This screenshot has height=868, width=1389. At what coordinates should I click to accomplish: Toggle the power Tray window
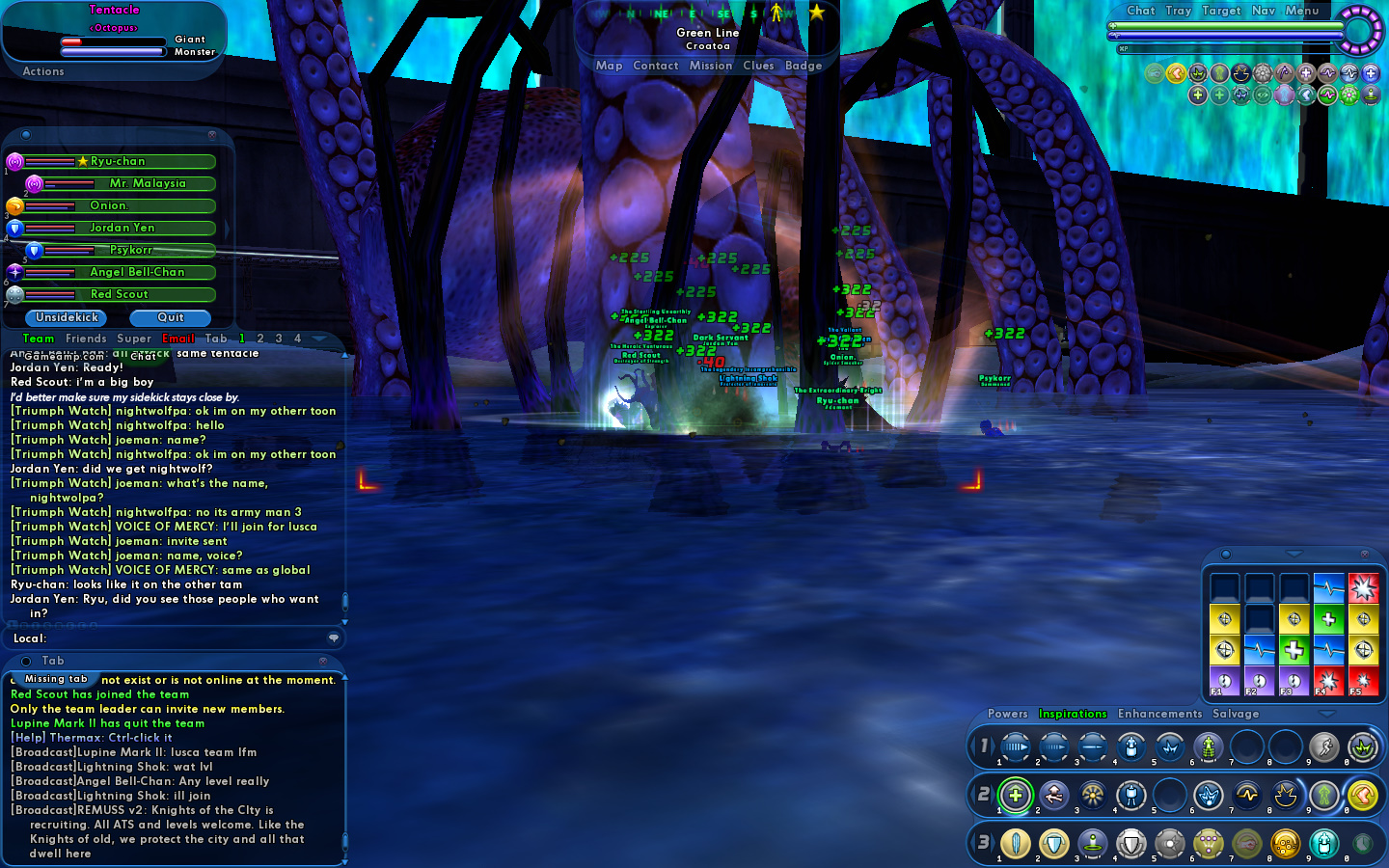[x=1179, y=11]
